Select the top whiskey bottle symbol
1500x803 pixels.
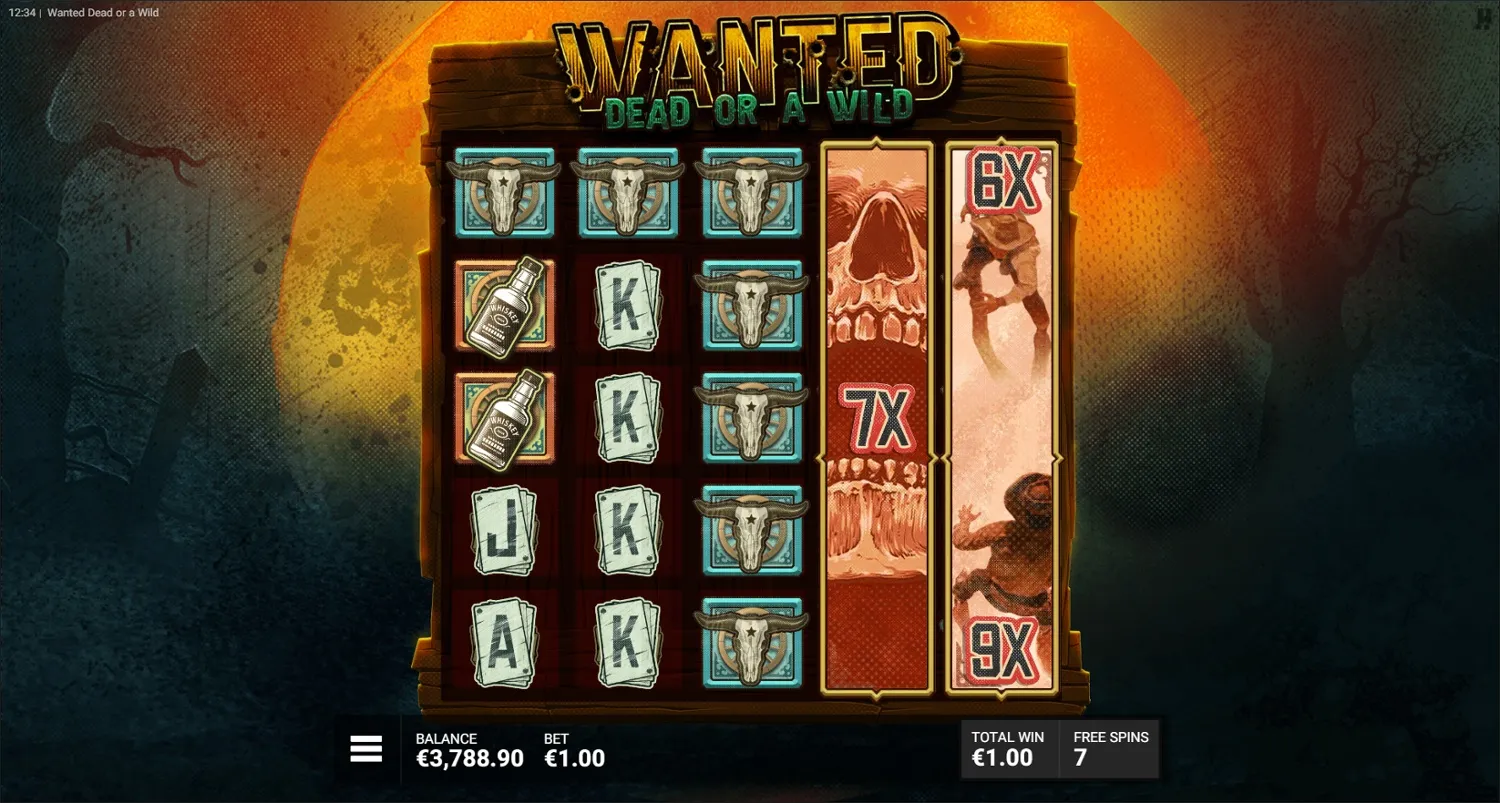[x=504, y=307]
